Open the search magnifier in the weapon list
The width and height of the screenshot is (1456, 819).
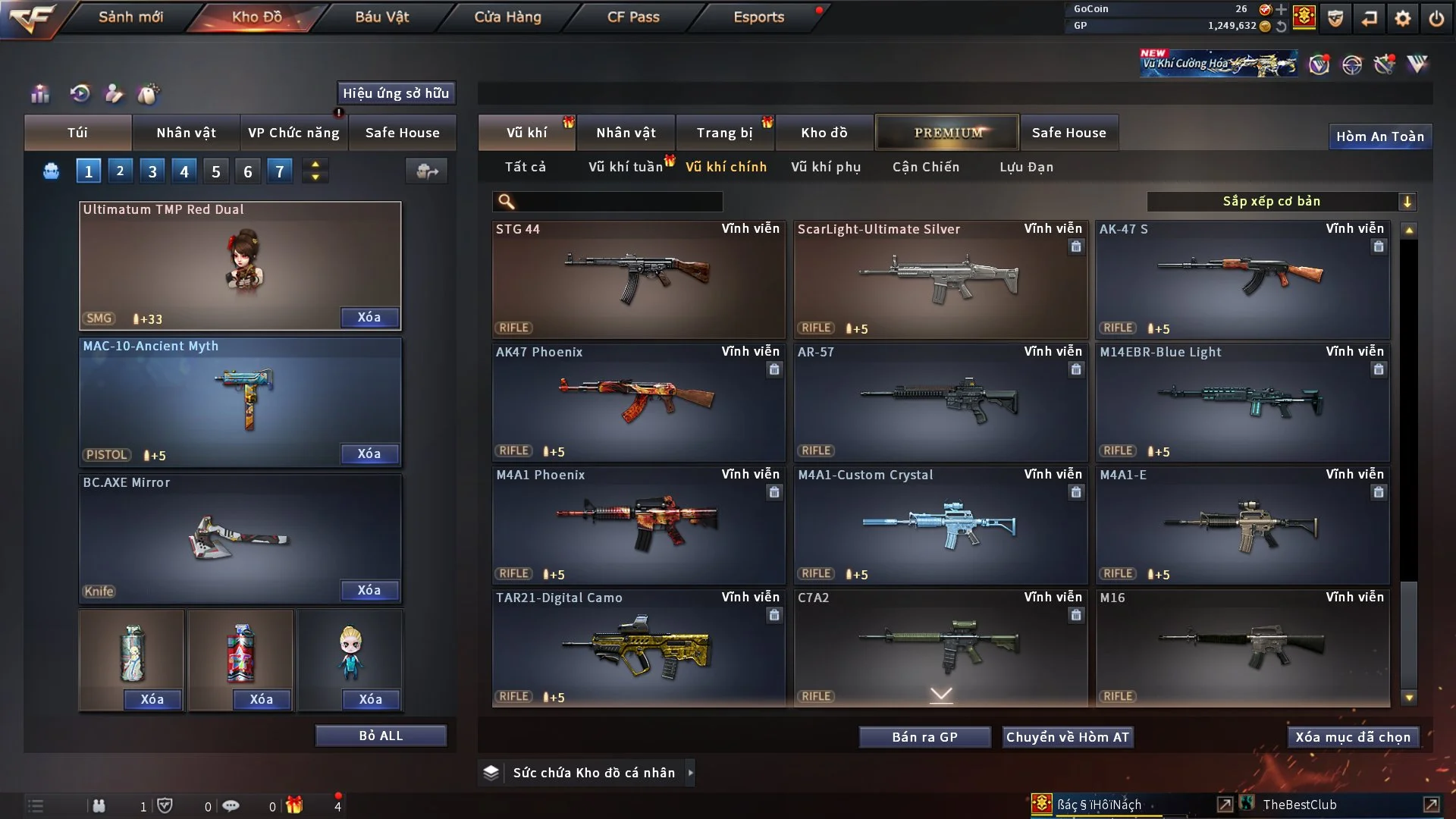click(x=505, y=202)
